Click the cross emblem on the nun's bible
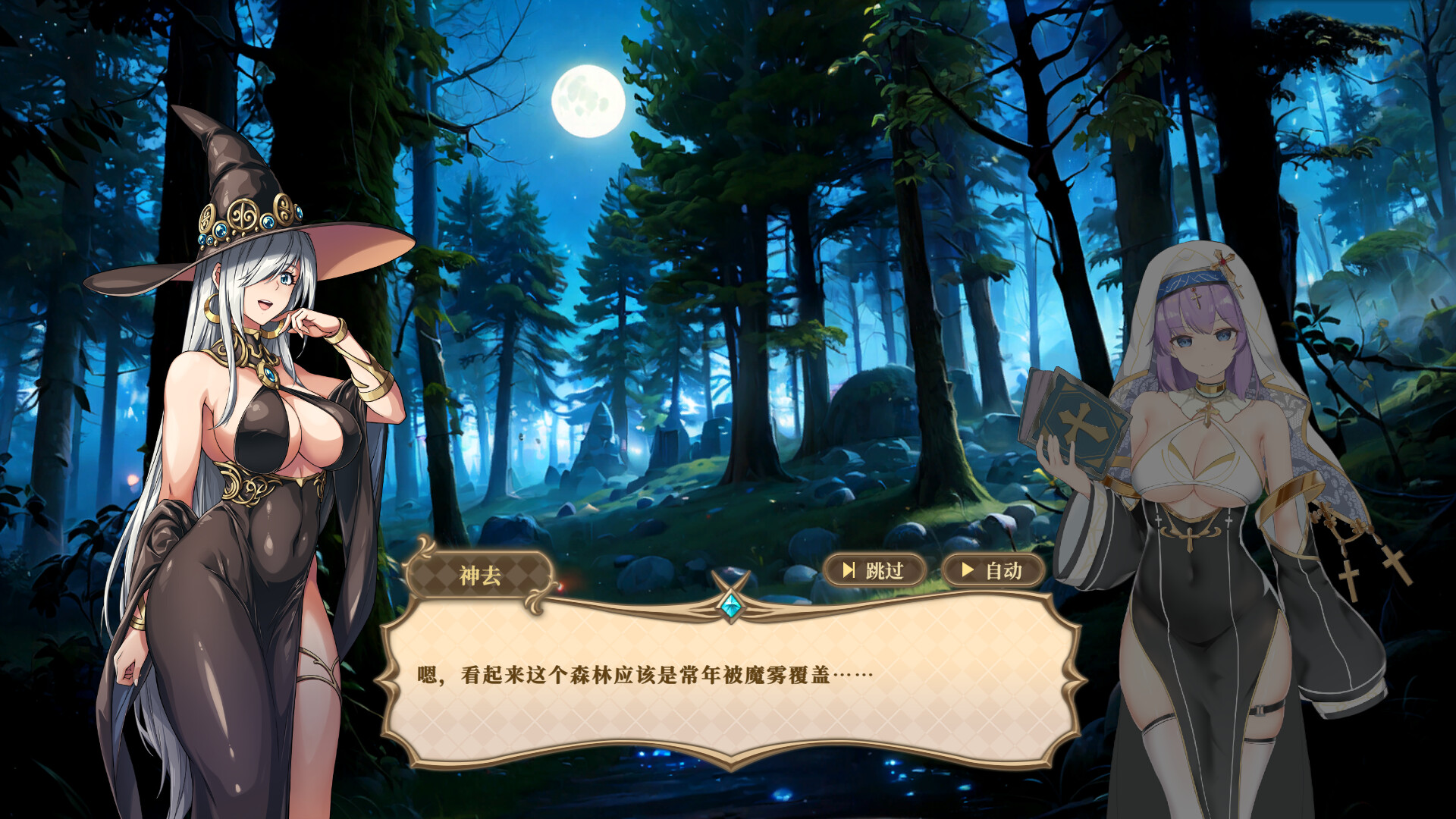The width and height of the screenshot is (1456, 819). (x=1081, y=422)
